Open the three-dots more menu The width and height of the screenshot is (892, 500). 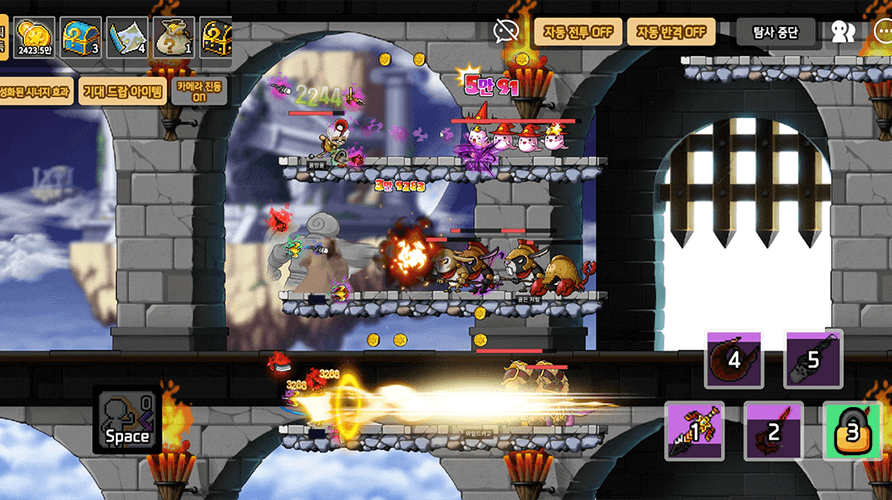tap(881, 32)
